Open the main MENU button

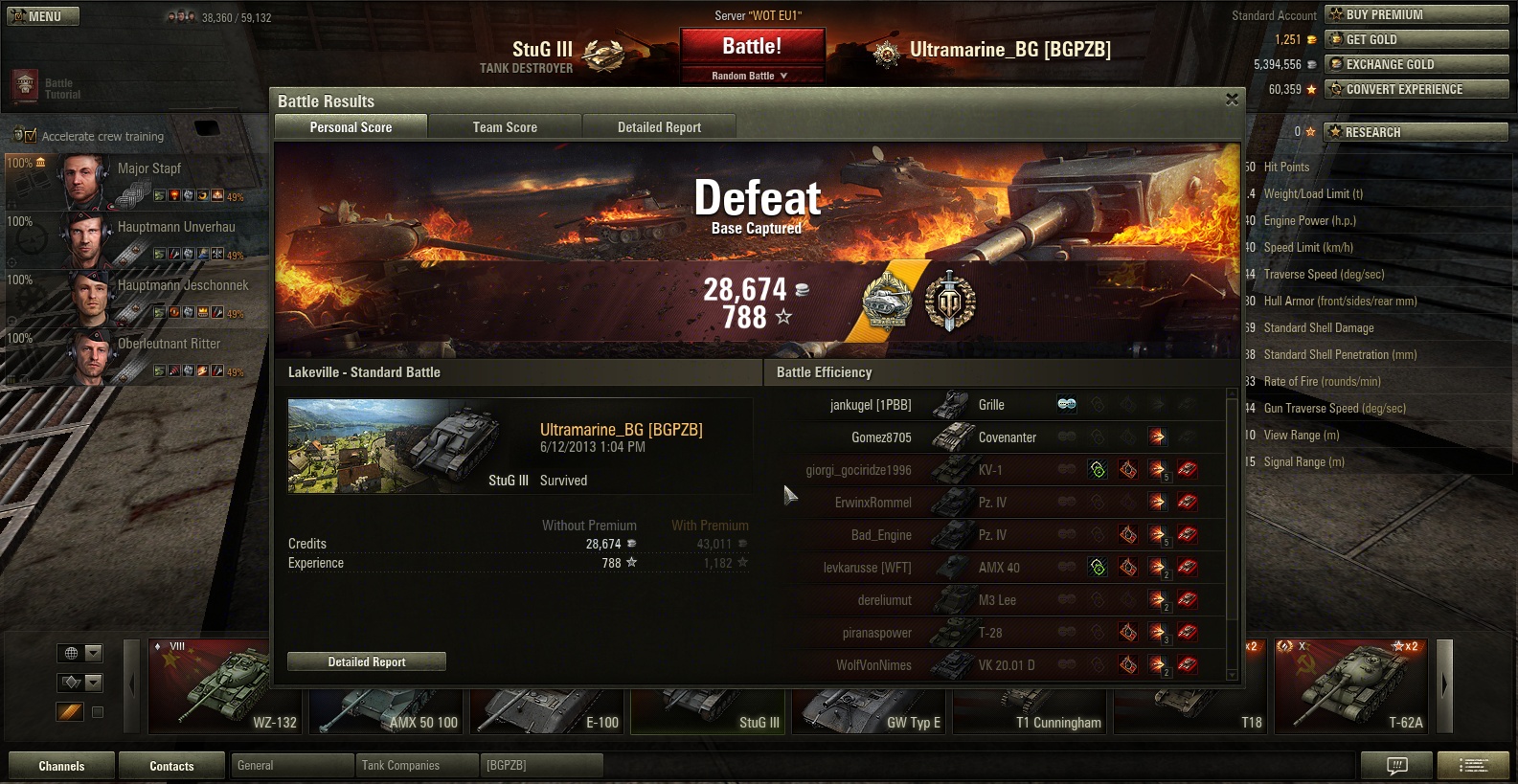coord(43,16)
